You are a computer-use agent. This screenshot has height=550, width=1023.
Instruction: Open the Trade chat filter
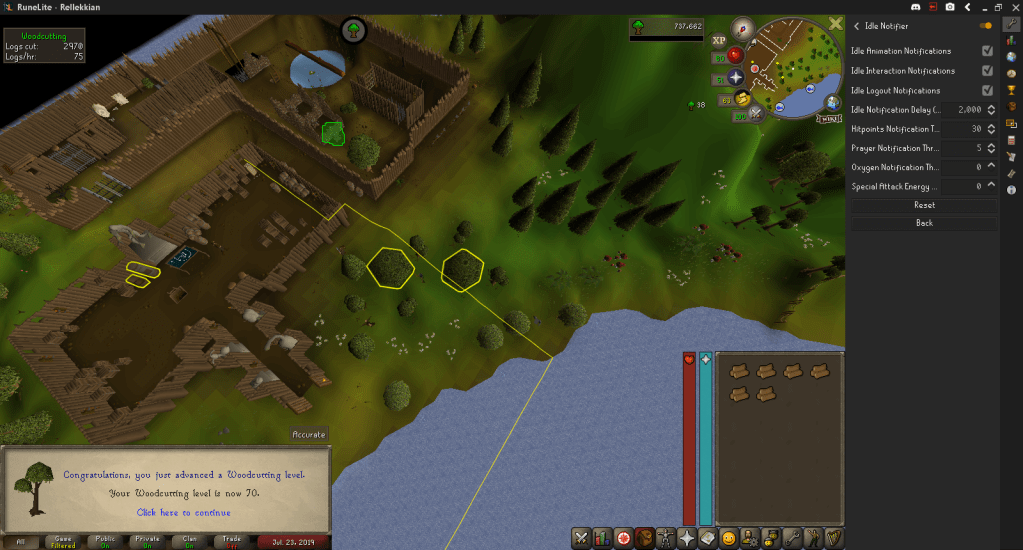(231, 541)
